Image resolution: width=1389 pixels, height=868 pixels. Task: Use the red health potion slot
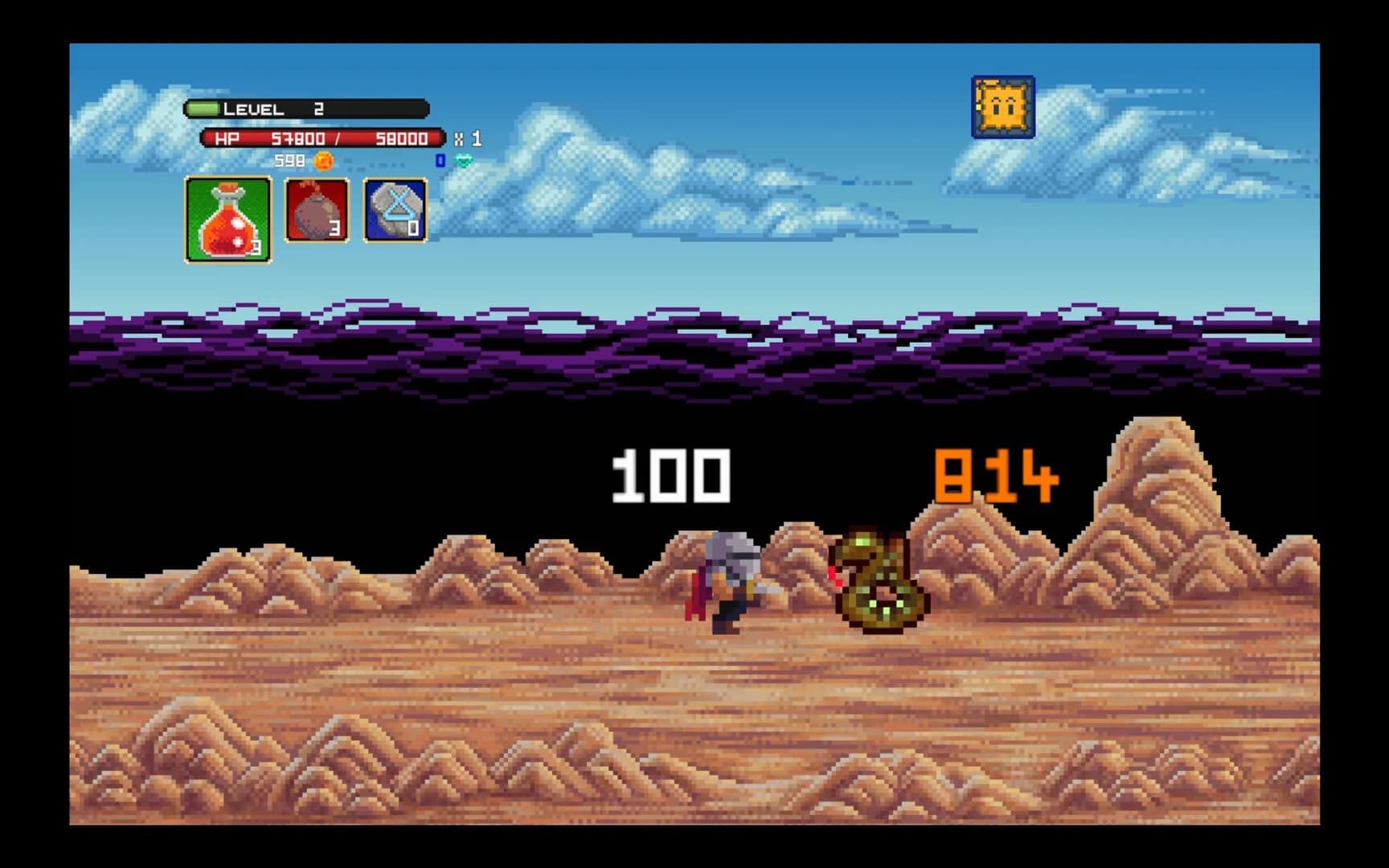tap(228, 219)
